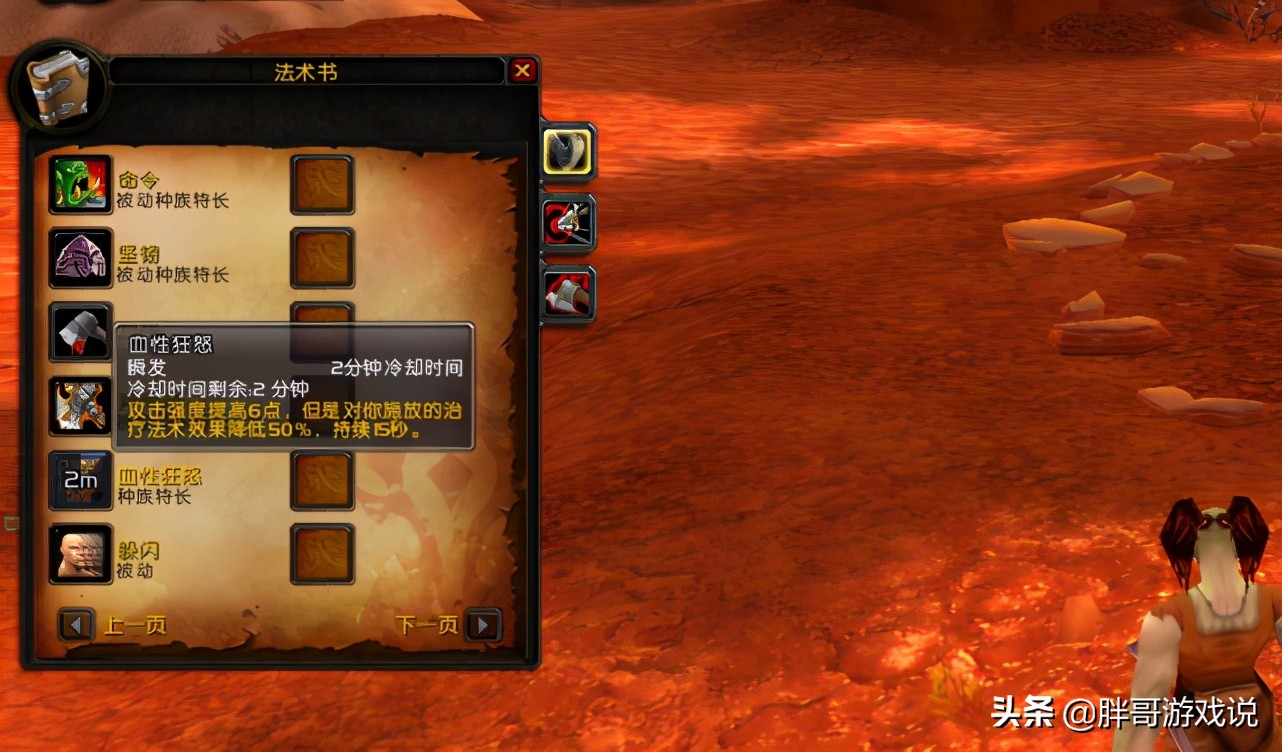Screen dimensions: 1282x752
Task: Select the 坚韧 racial passive spell icon
Action: [x=80, y=258]
